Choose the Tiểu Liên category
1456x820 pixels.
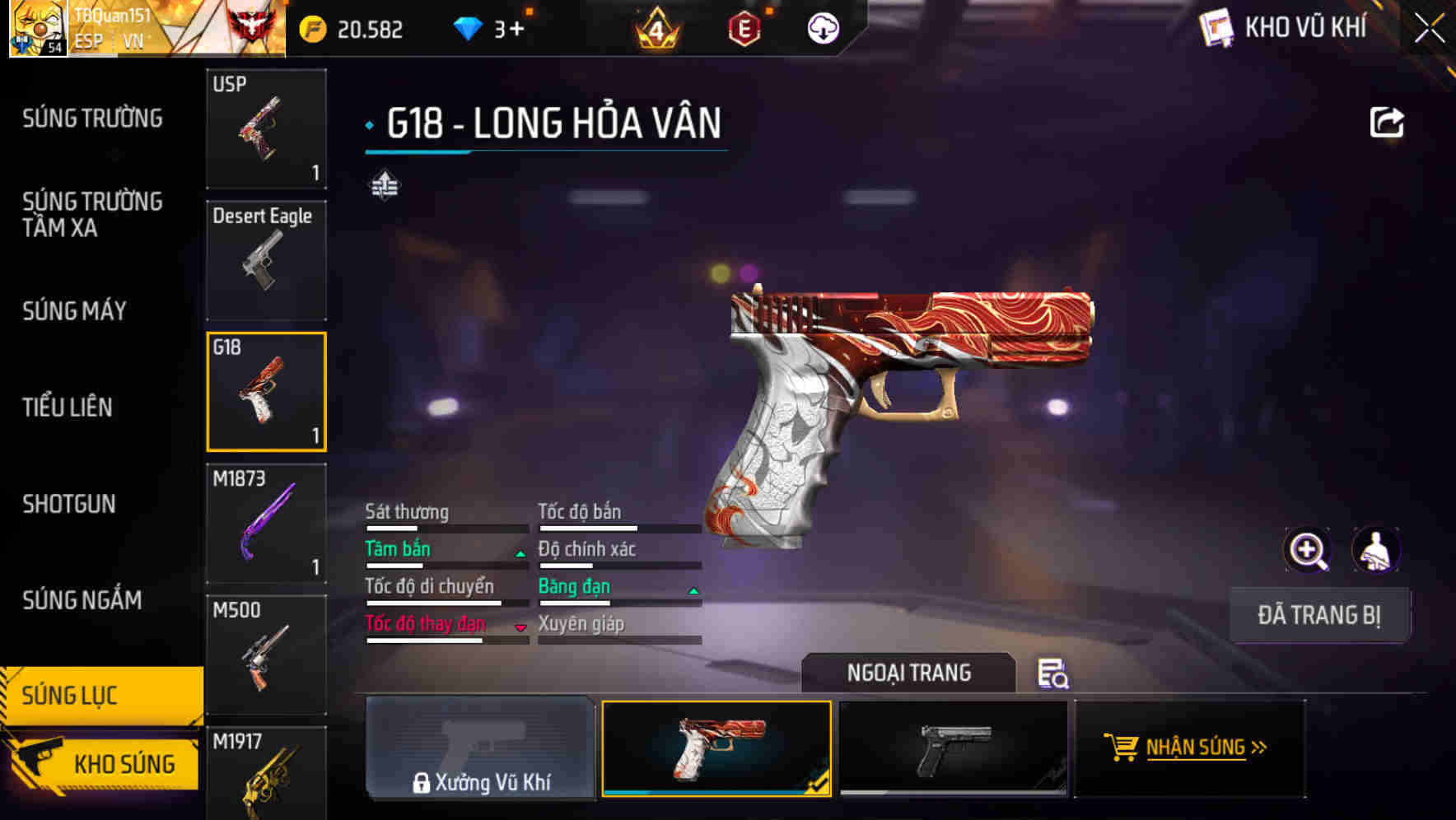(68, 407)
